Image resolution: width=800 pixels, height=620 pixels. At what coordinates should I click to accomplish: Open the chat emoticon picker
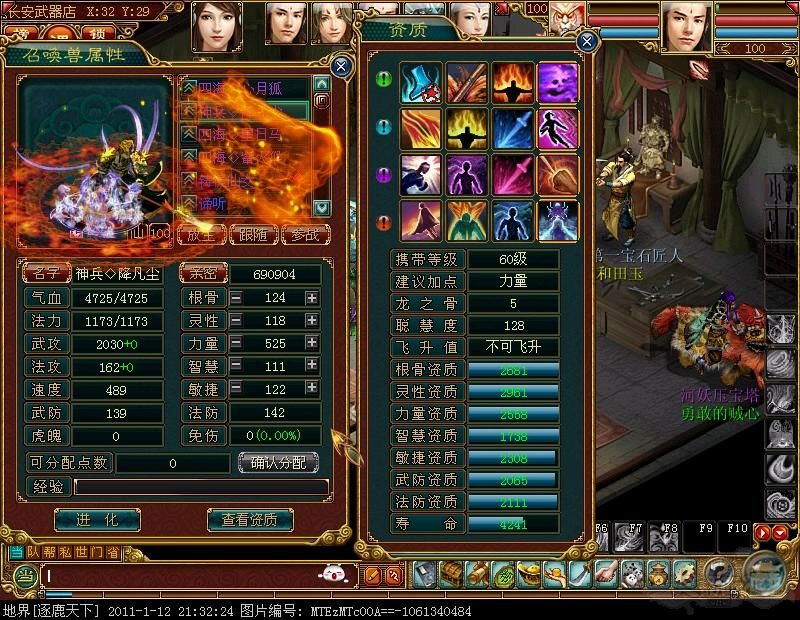[333, 574]
